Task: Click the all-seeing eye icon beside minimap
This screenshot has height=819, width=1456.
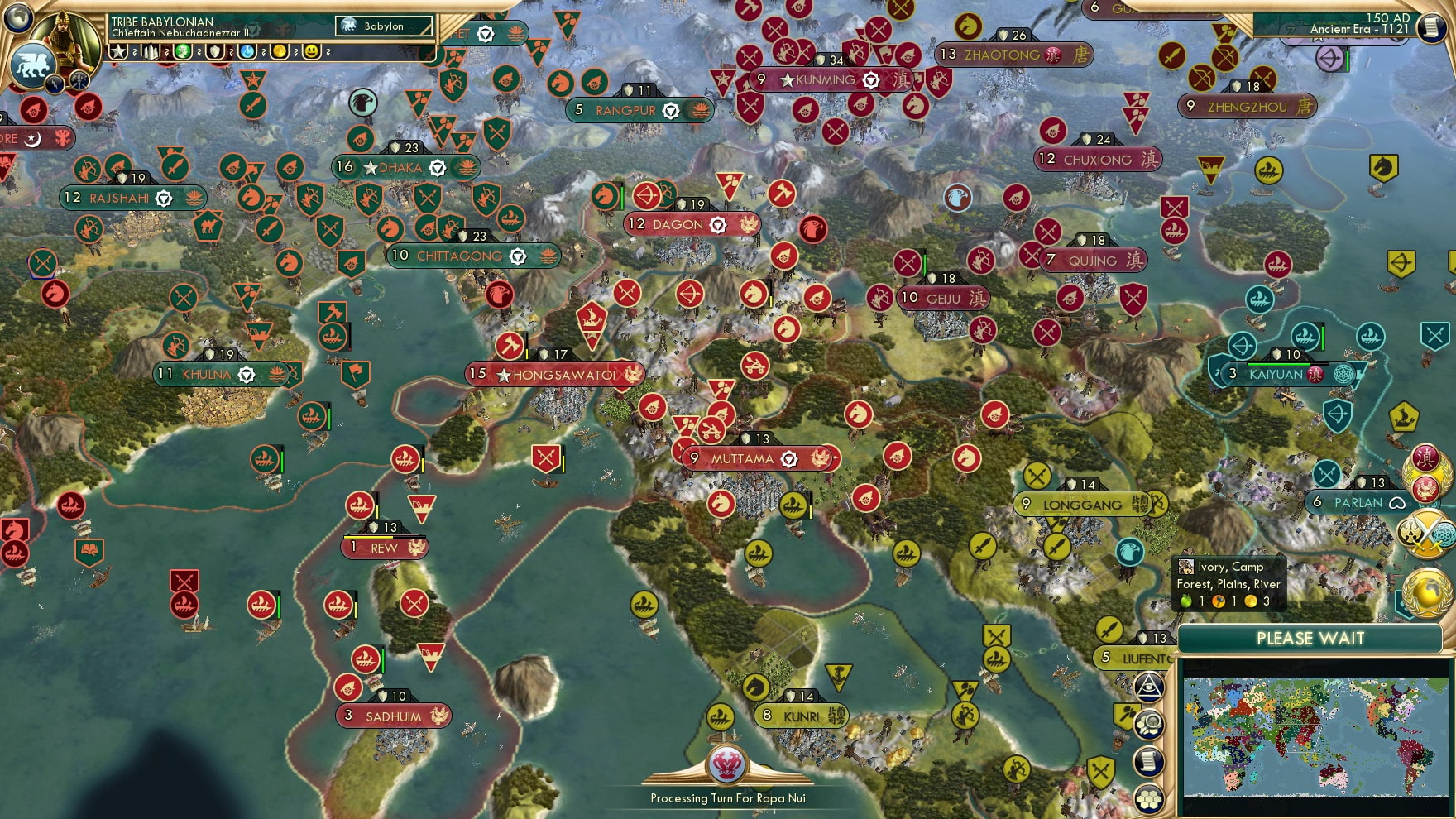Action: coord(1147,685)
